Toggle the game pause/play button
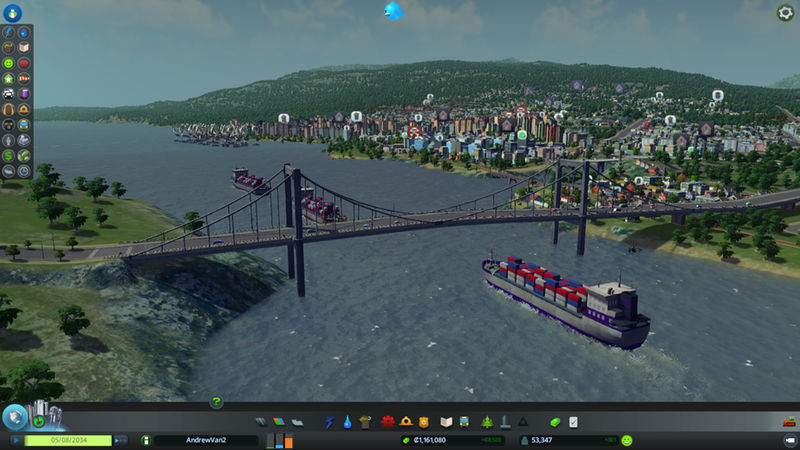The width and height of the screenshot is (800, 450). (x=16, y=440)
